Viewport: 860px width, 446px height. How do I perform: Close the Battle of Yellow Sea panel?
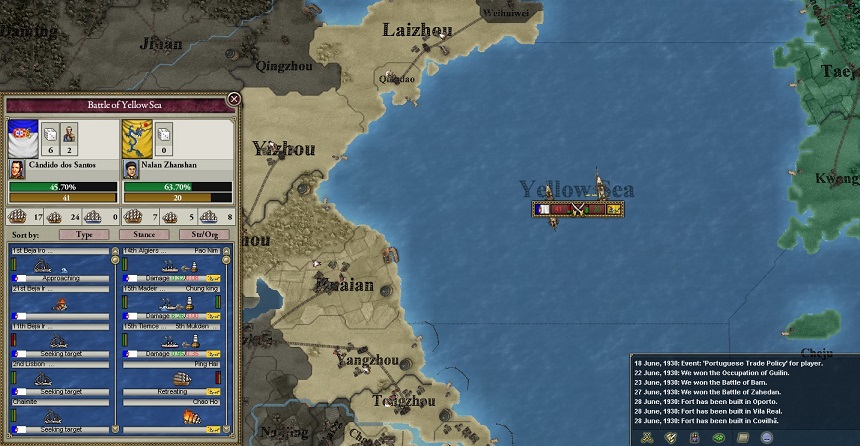[234, 99]
